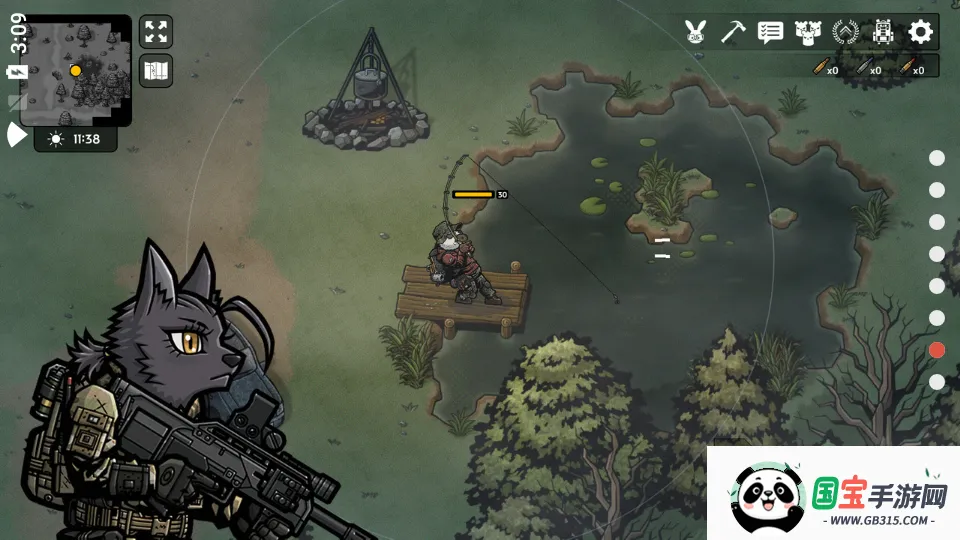Click the forest minimap
Screen dimensions: 960x540
tap(75, 70)
